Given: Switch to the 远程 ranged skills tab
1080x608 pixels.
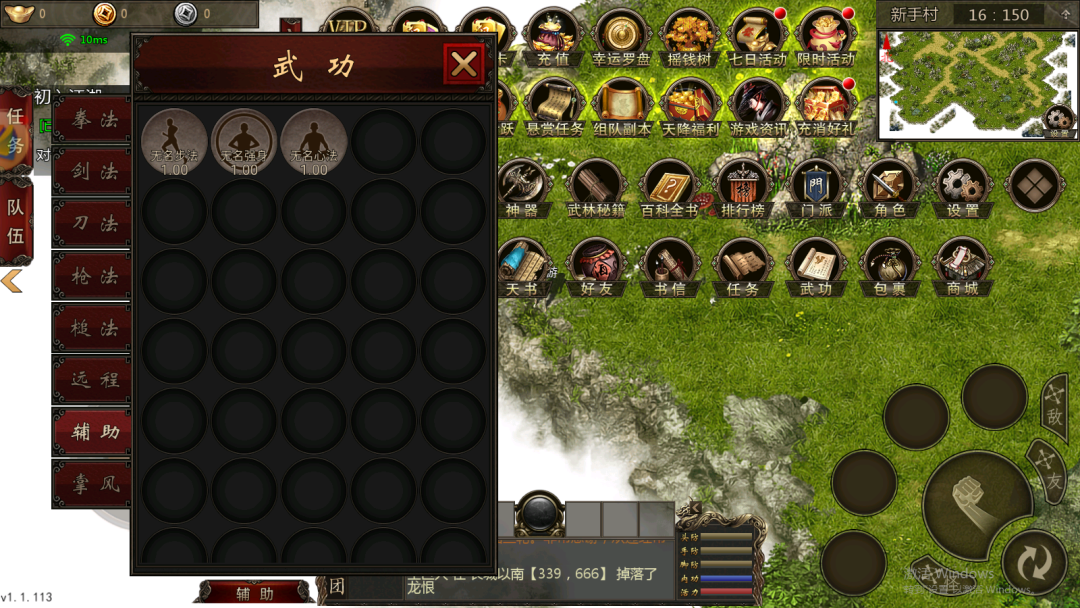Looking at the screenshot, I should [x=93, y=380].
